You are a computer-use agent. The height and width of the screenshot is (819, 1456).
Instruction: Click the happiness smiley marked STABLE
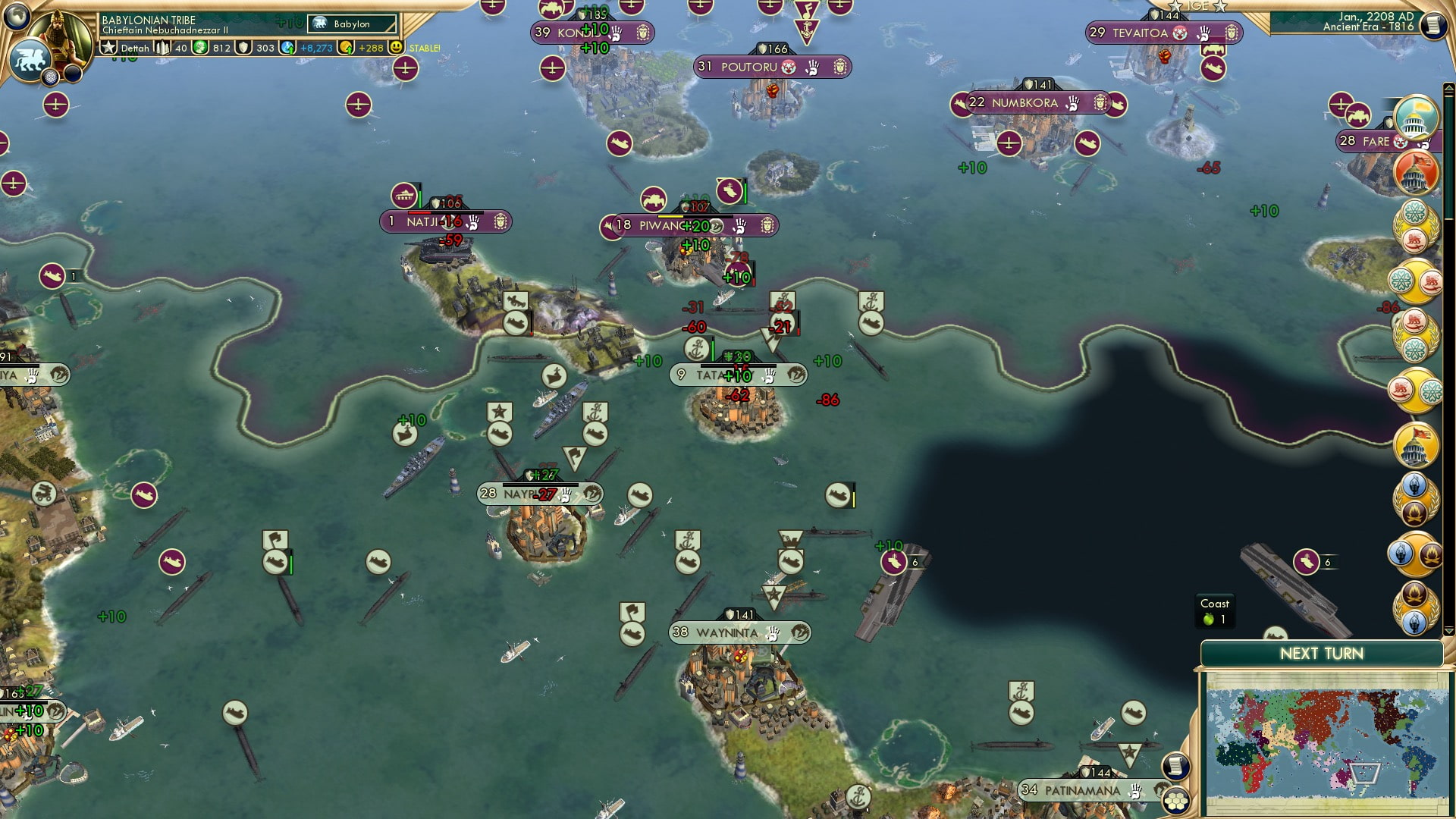click(397, 48)
